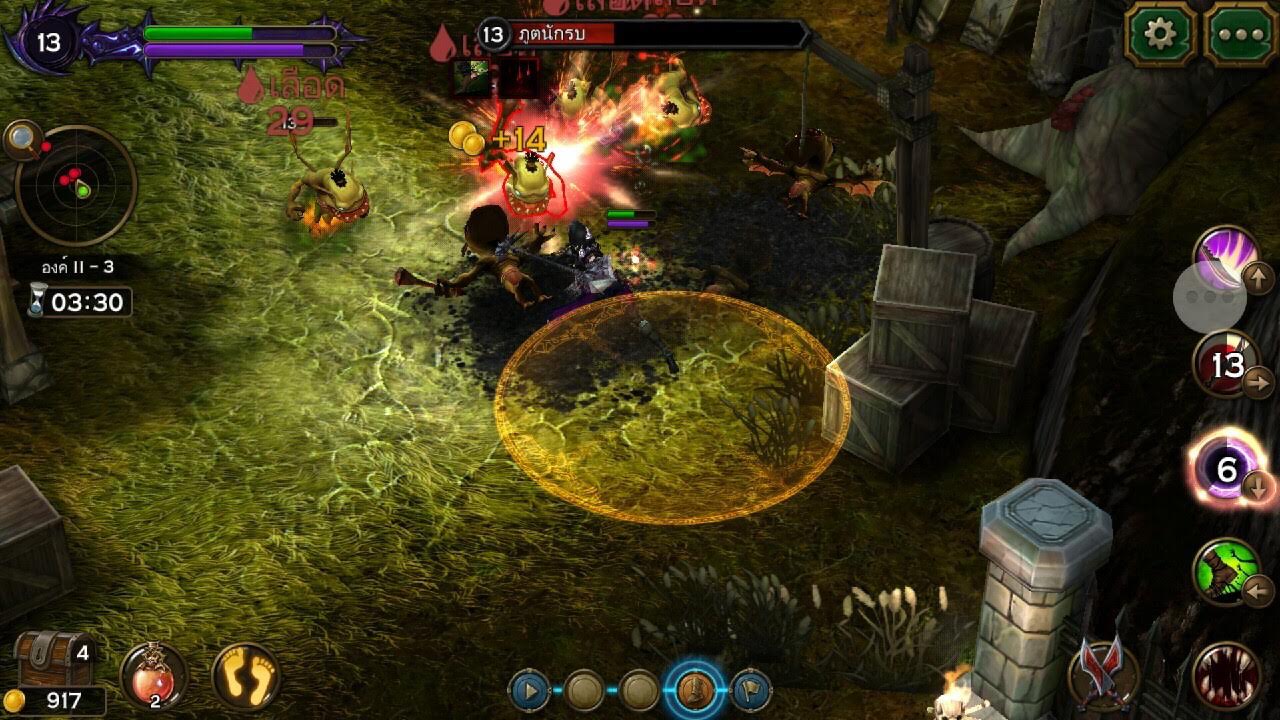This screenshot has width=1280, height=720.
Task: Open the gear settings menu
Action: pos(1161,35)
